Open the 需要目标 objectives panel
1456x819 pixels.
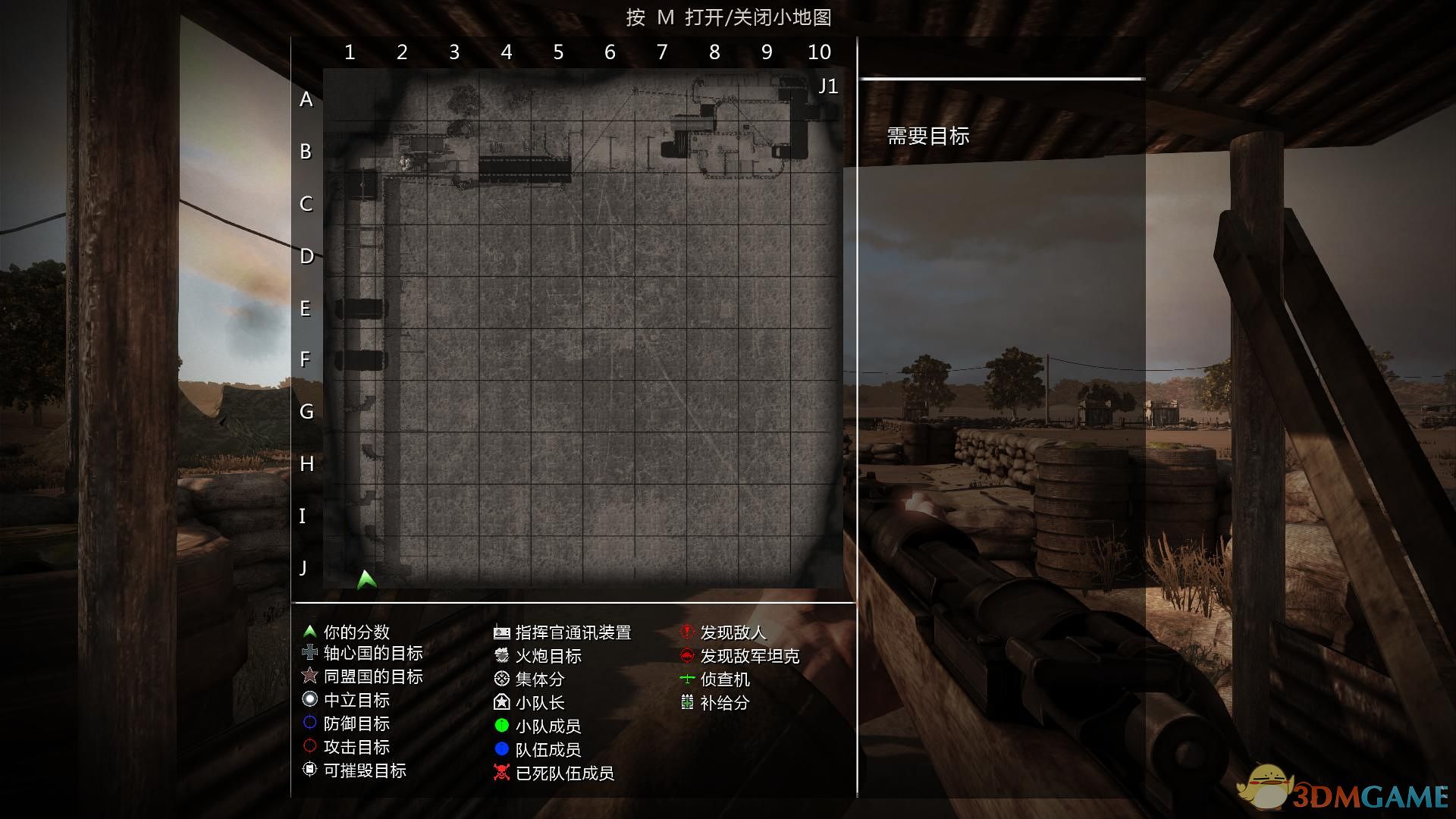[x=927, y=137]
